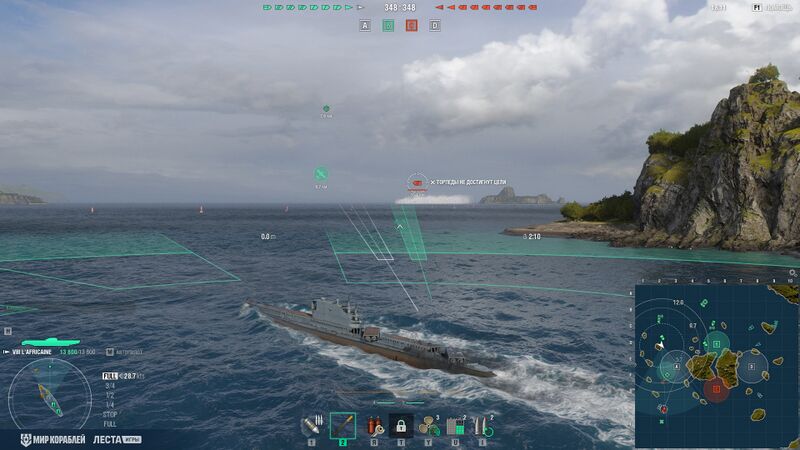Select capture point A indicator
Screen dimensions: 800x450
(364, 25)
